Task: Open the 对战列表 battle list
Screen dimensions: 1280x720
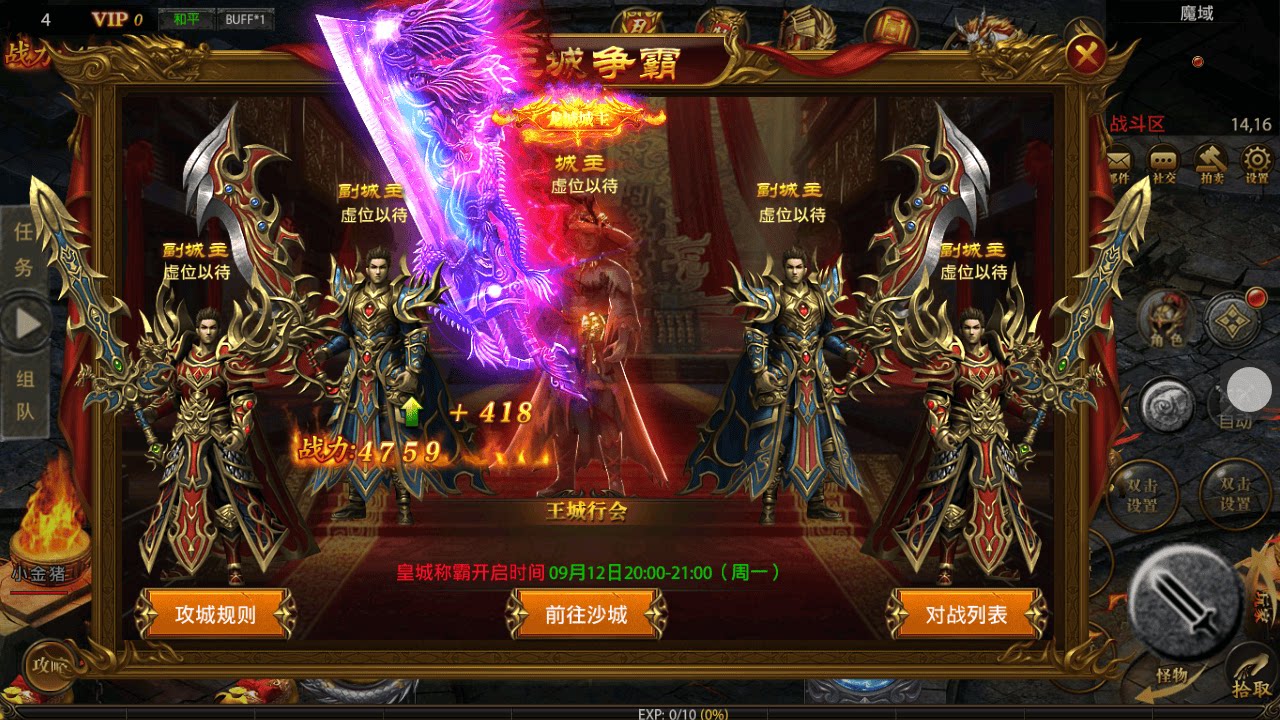Action: pos(963,615)
